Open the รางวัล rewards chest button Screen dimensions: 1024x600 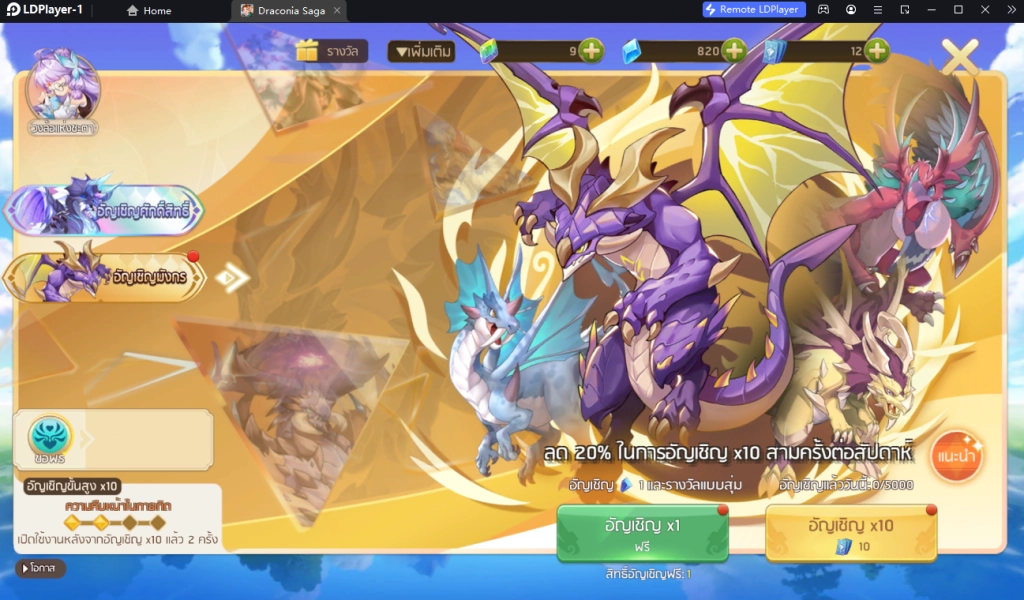coord(332,51)
